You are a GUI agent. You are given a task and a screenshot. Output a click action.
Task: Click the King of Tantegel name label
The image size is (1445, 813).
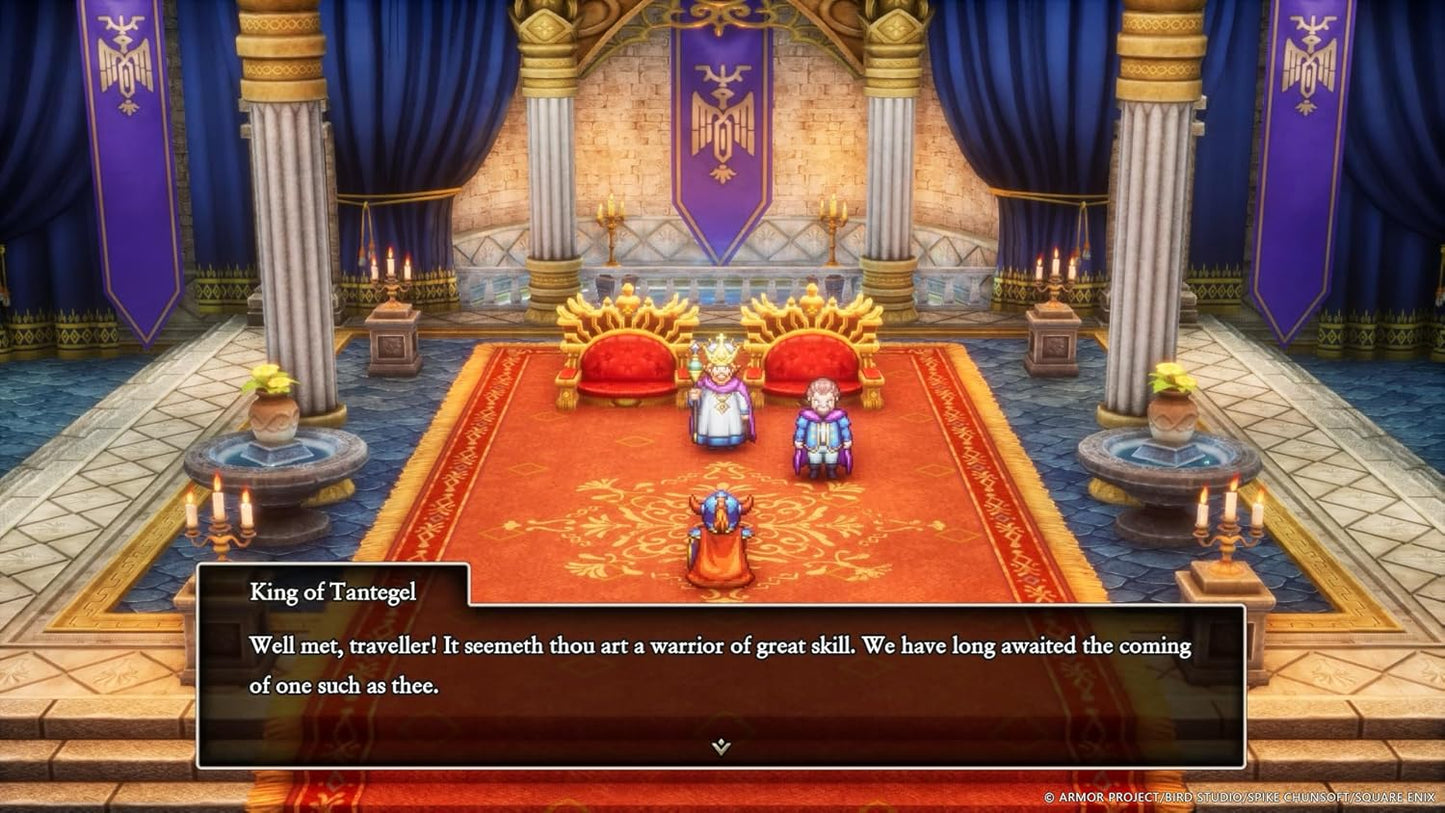point(332,591)
